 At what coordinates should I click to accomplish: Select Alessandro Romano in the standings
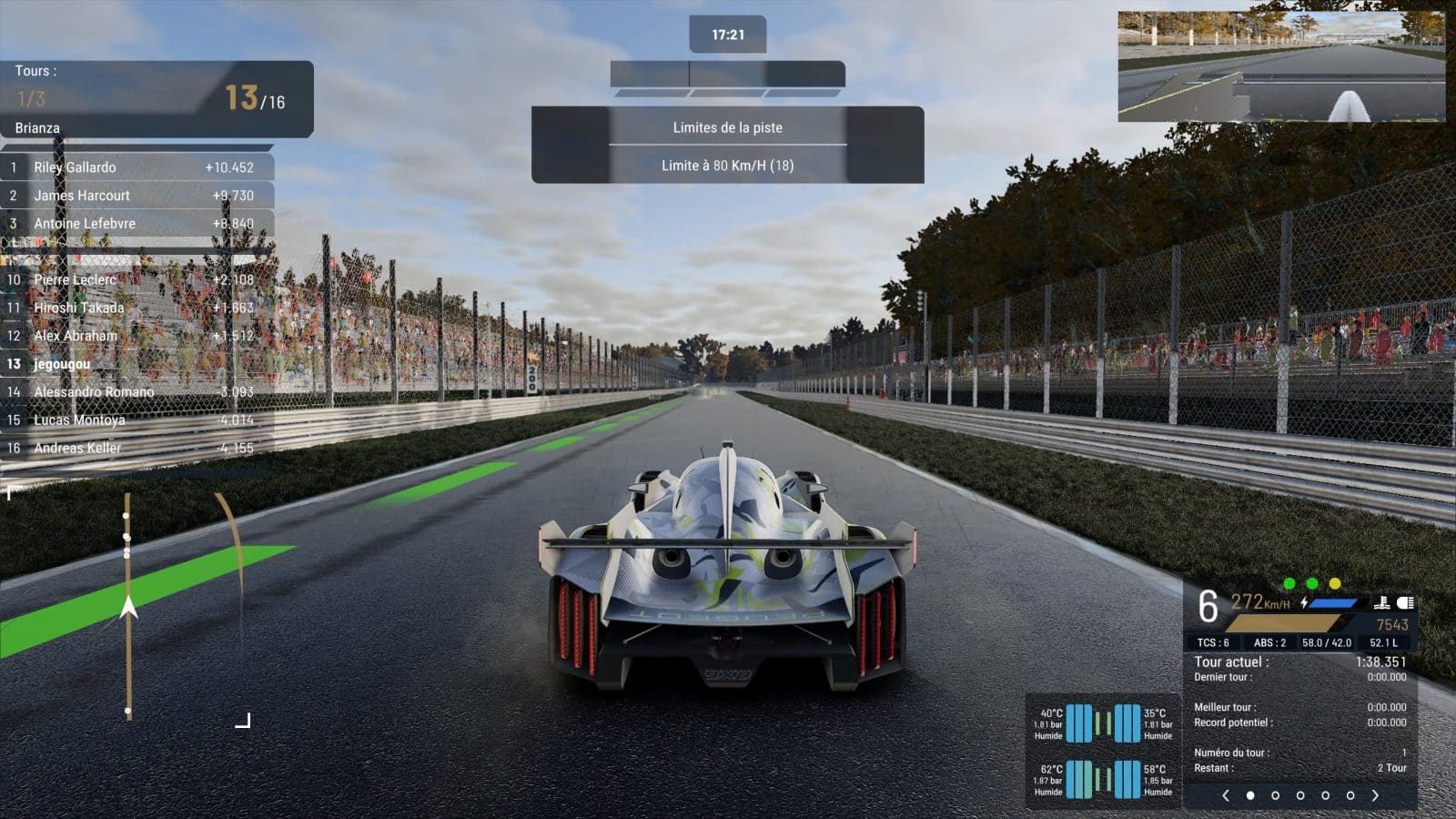pos(136,392)
